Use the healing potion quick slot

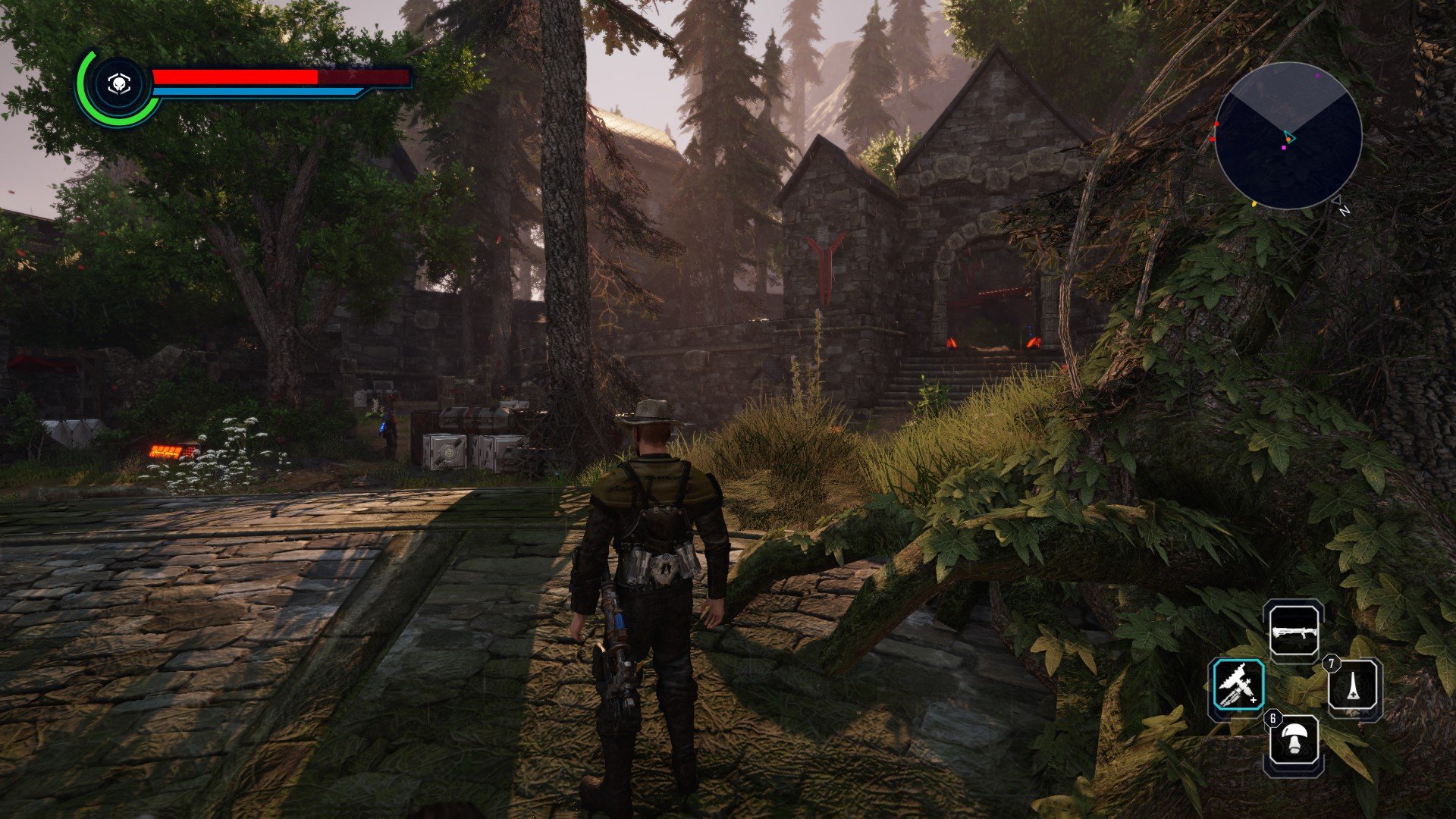[1354, 688]
